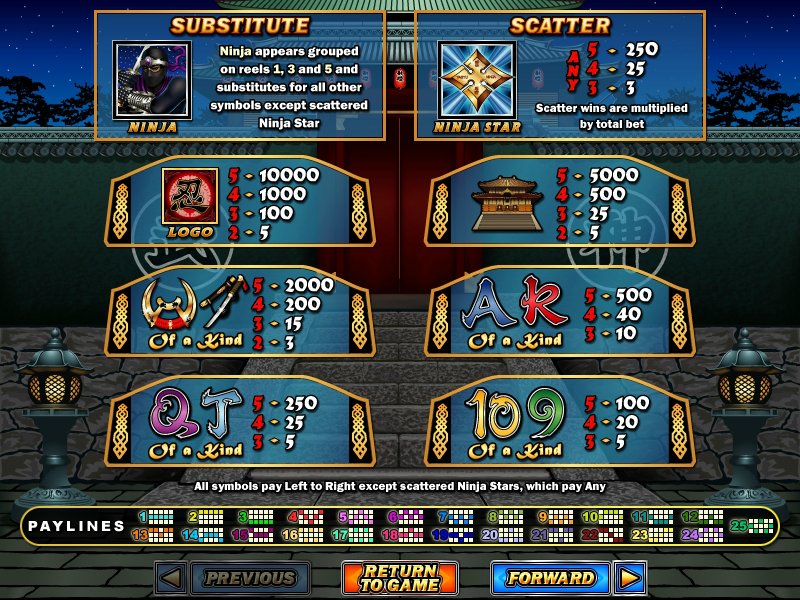Image resolution: width=800 pixels, height=600 pixels.
Task: Go to the PREVIOUS paytable page
Action: pos(250,578)
